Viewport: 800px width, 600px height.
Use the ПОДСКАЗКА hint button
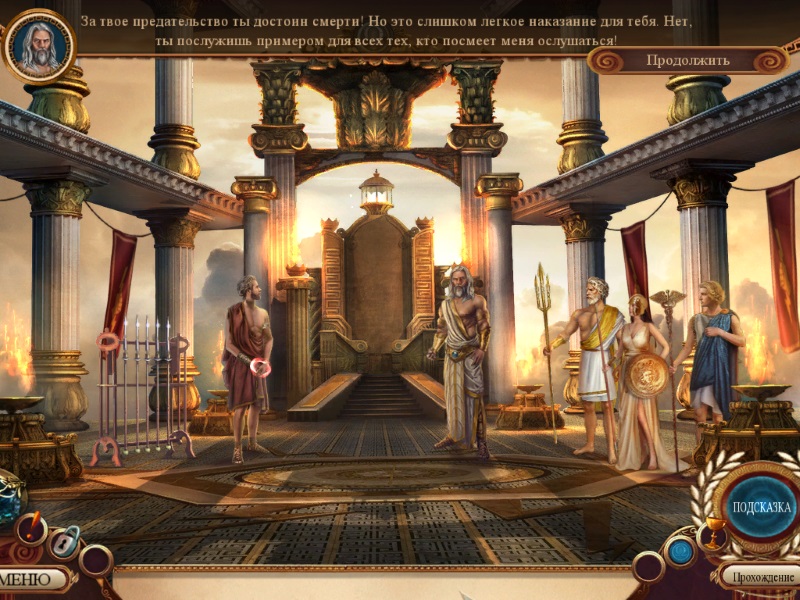tap(761, 507)
